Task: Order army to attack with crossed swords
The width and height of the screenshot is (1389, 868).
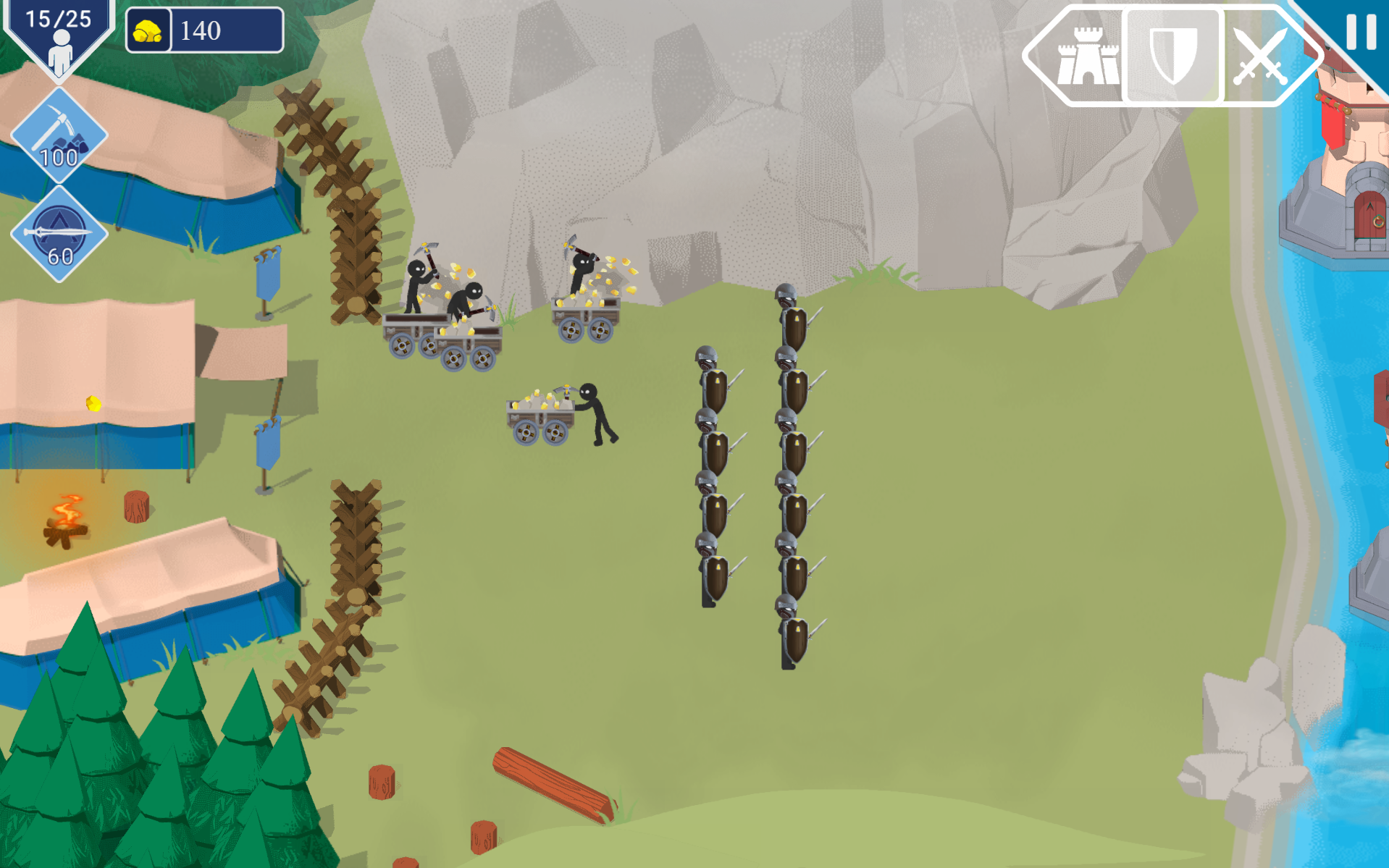Action: coord(1259,56)
